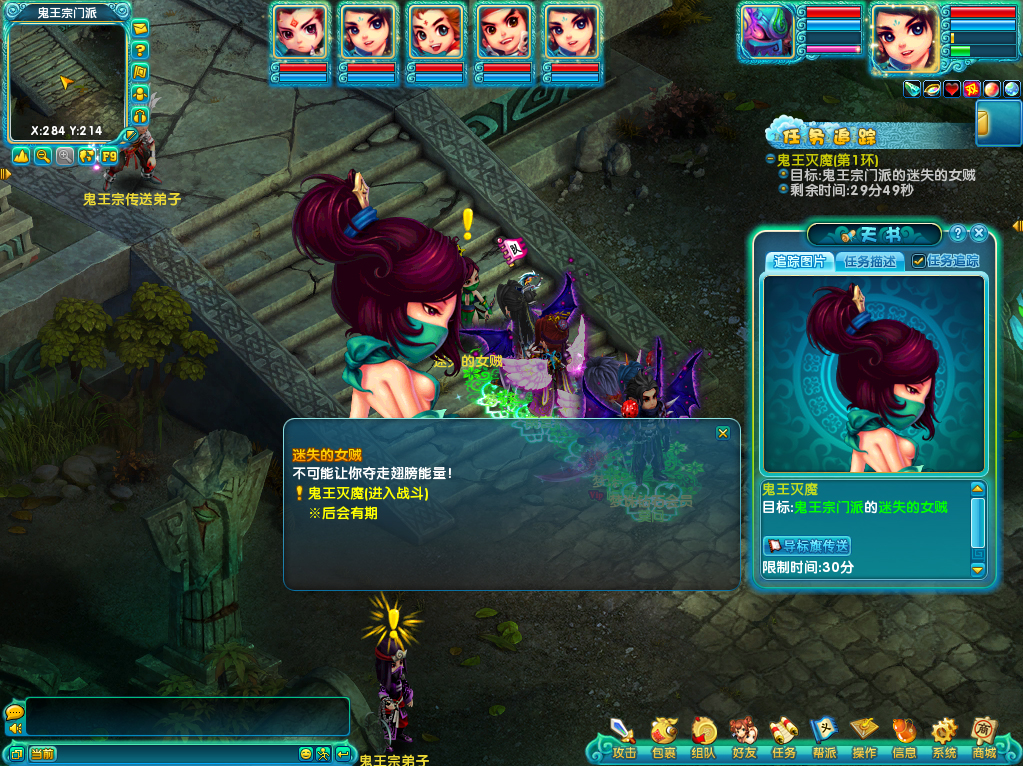Toggle the 任务追踪 checkbox

(919, 261)
